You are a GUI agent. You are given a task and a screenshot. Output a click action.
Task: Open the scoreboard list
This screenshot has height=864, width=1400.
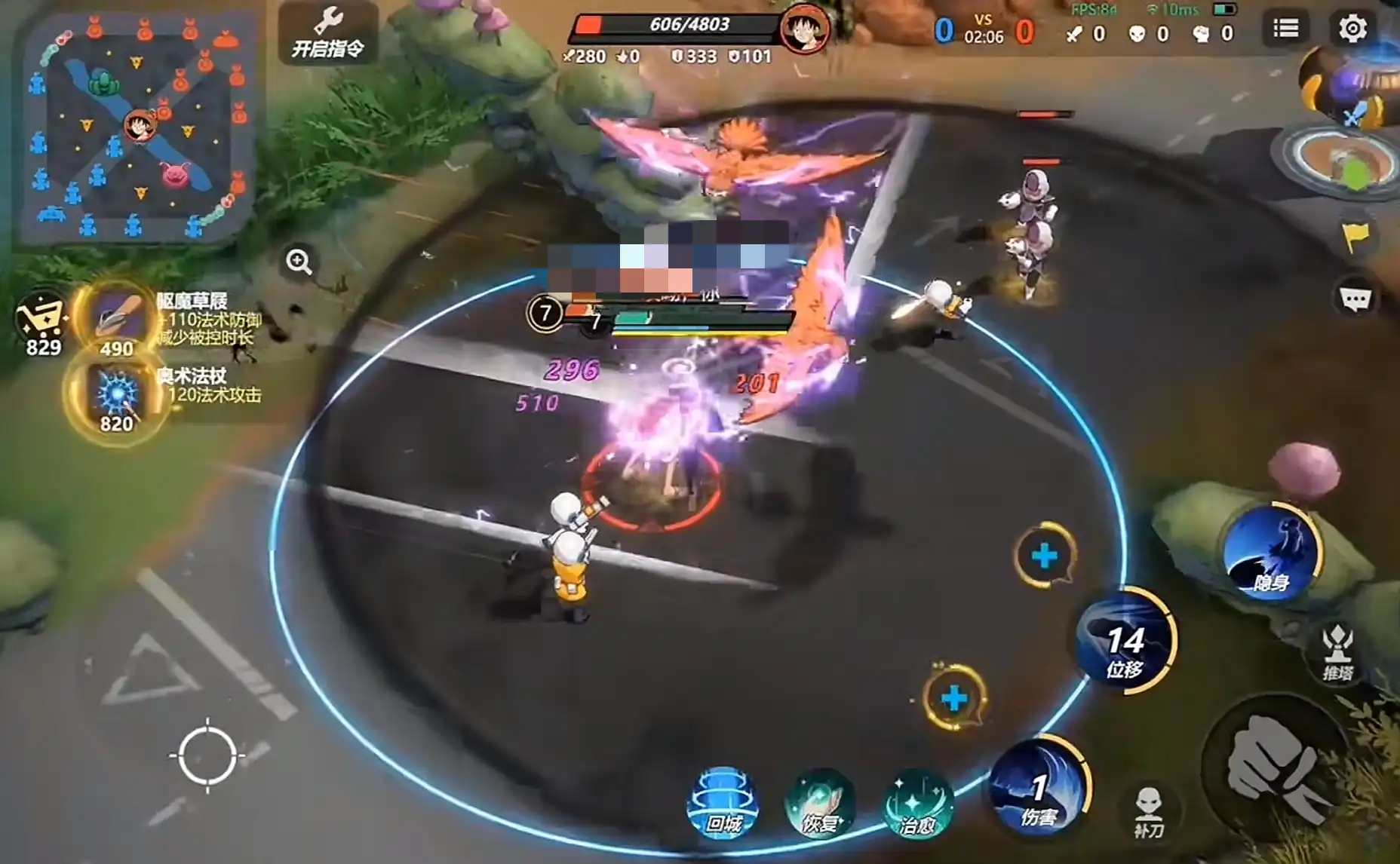pyautogui.click(x=1285, y=29)
